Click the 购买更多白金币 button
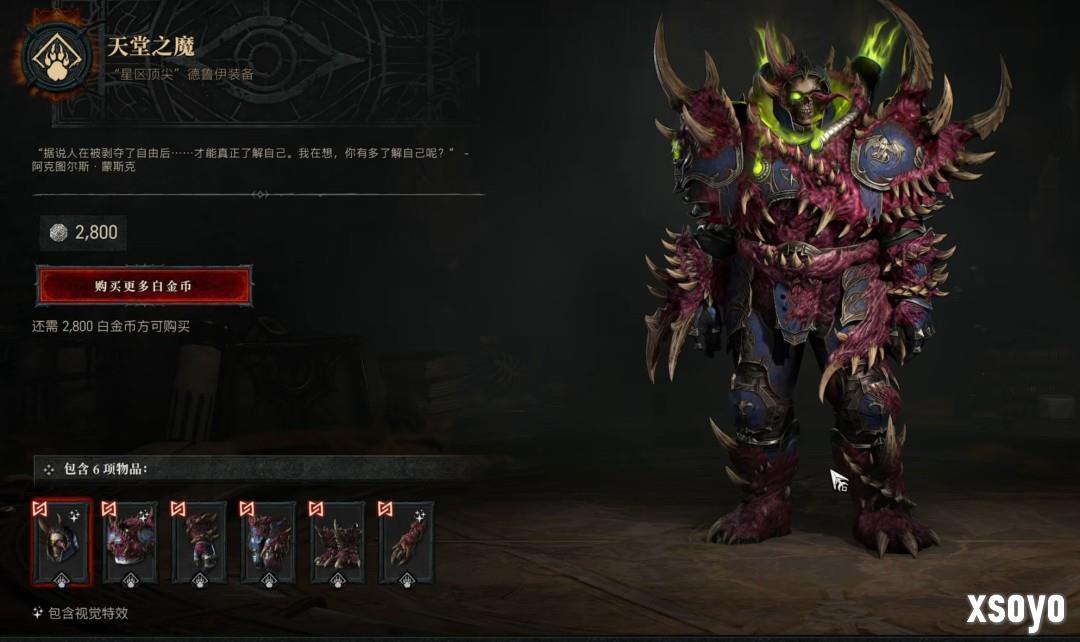Viewport: 1080px width, 642px height. tap(143, 286)
